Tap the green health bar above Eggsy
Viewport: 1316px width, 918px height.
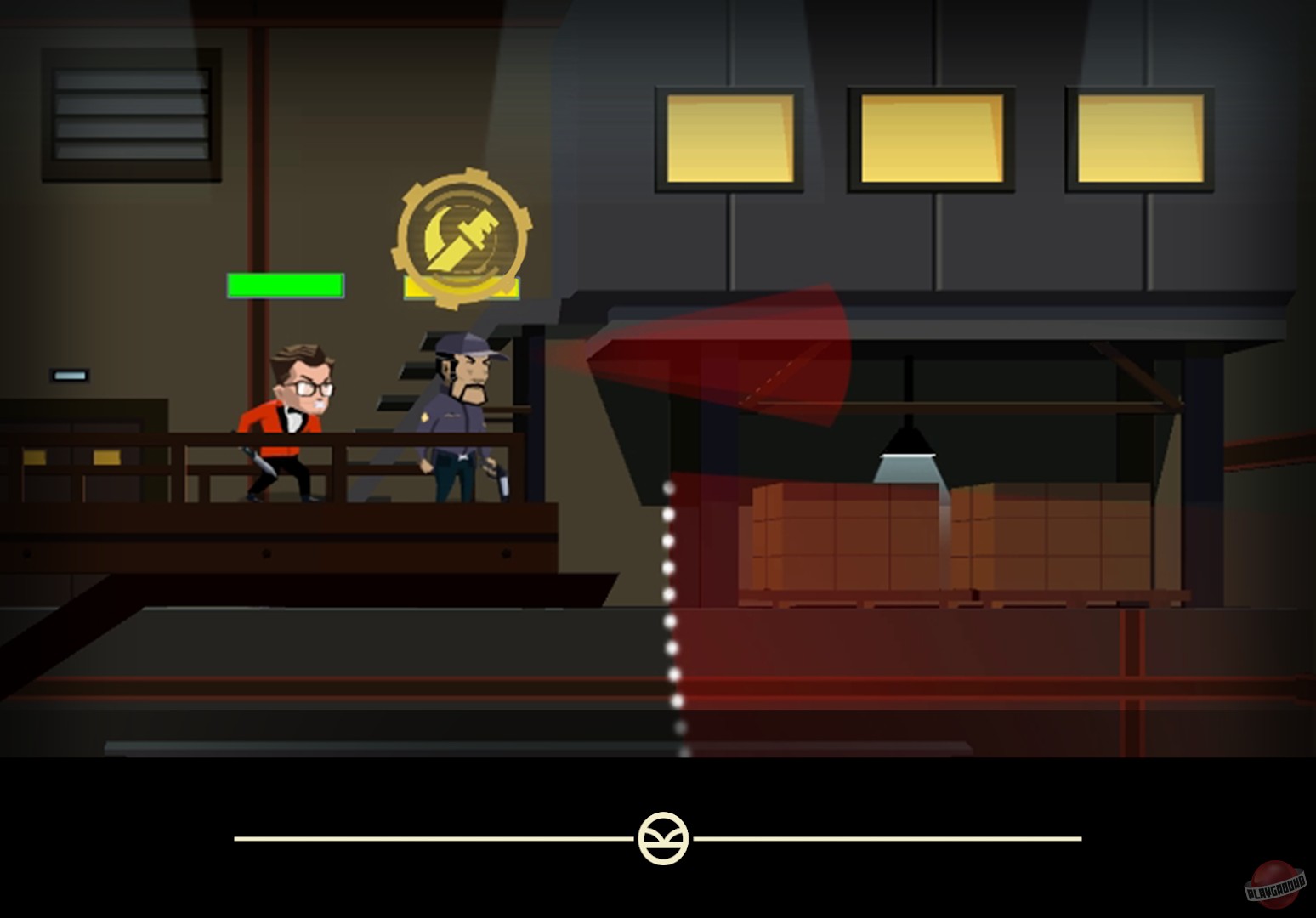286,286
